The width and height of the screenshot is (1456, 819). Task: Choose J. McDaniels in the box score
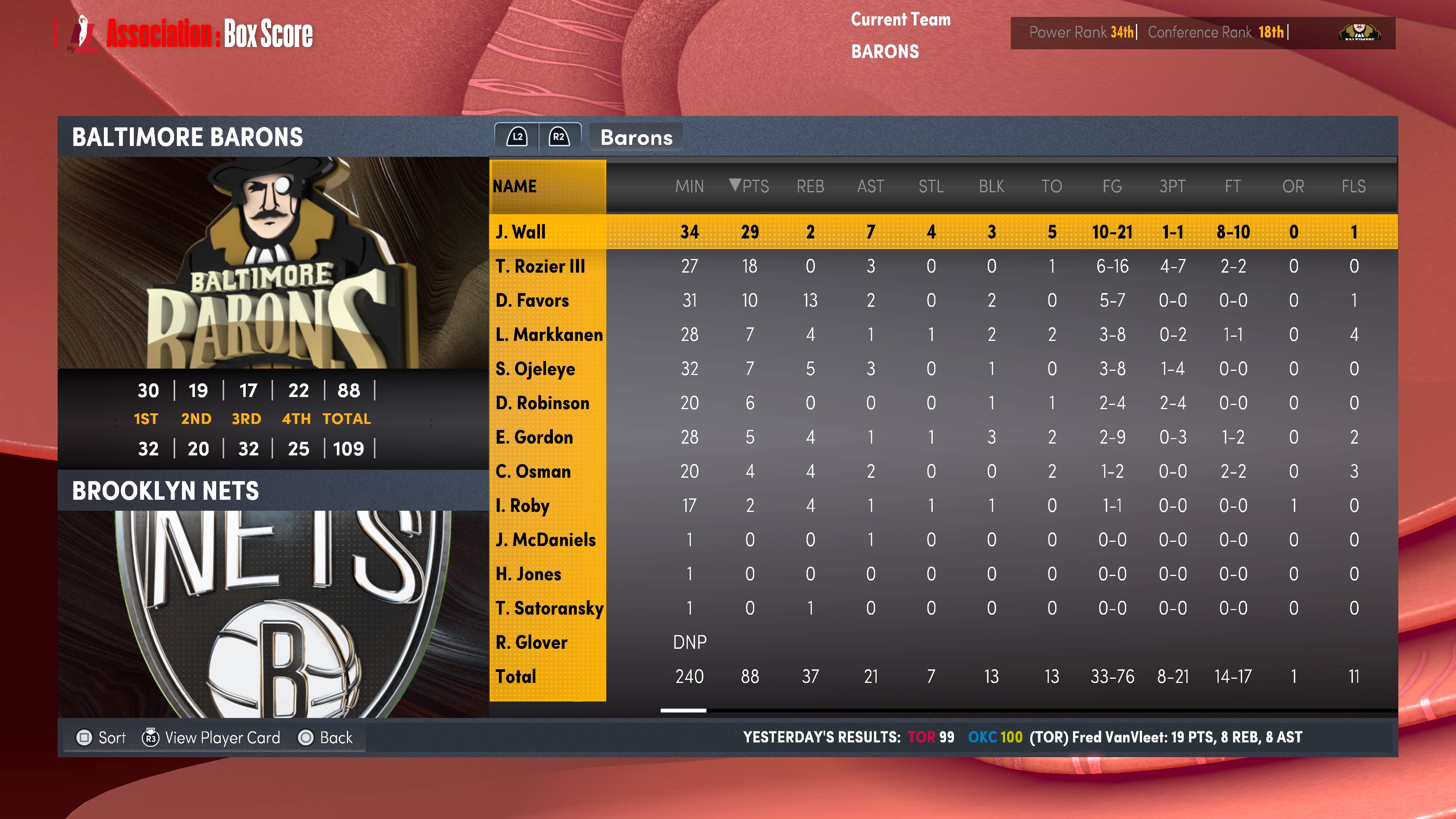(546, 540)
